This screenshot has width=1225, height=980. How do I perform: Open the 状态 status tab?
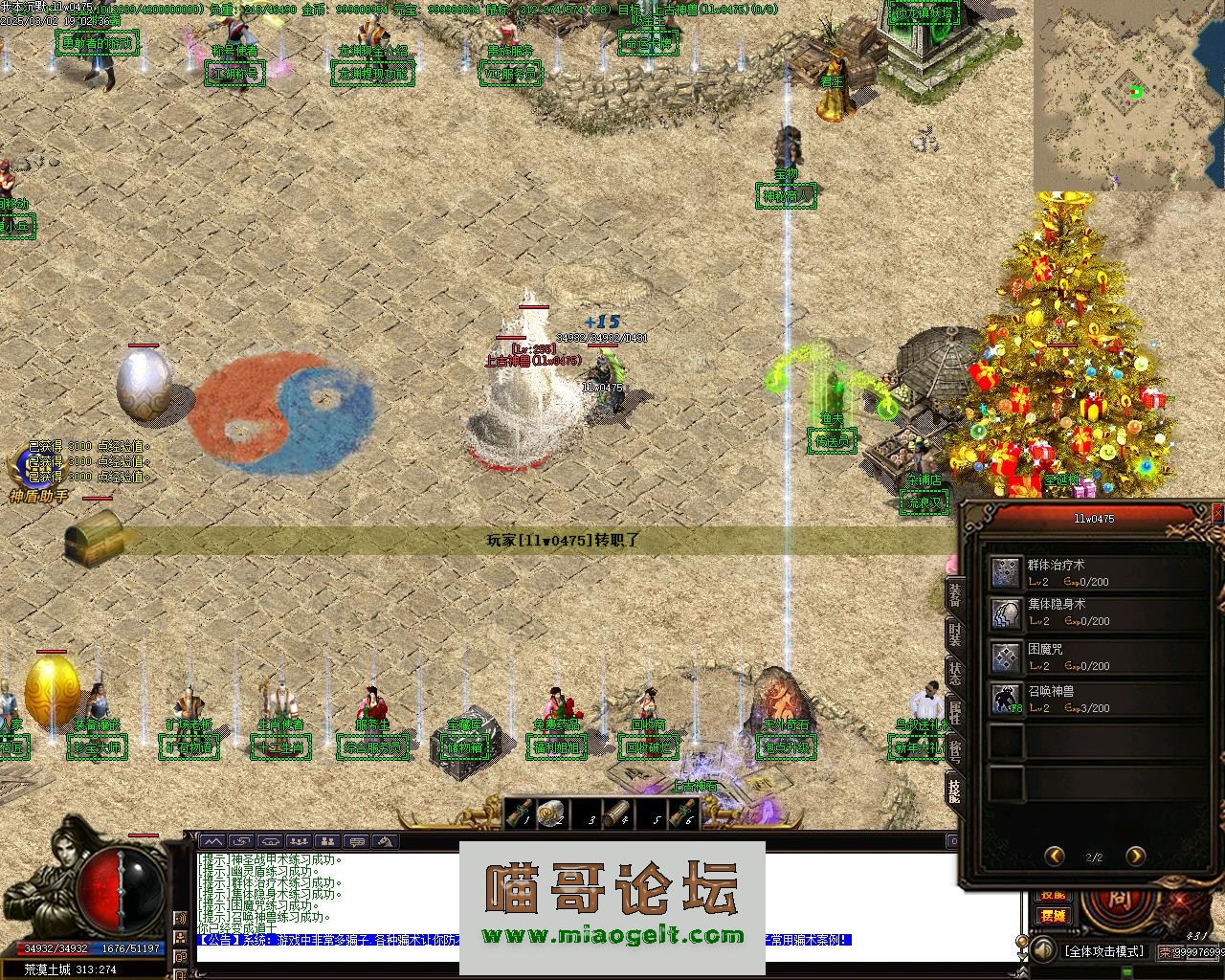(x=954, y=672)
